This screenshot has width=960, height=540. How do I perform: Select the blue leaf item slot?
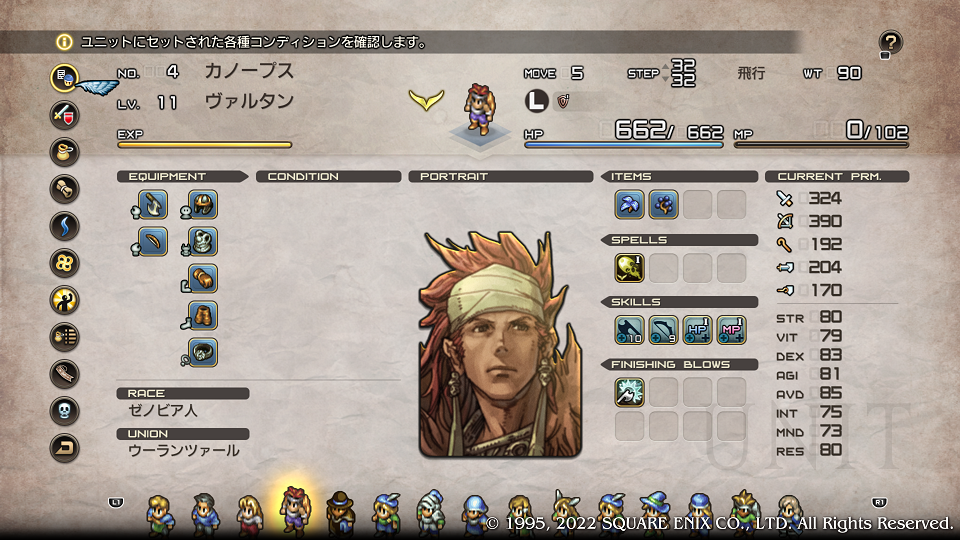629,204
